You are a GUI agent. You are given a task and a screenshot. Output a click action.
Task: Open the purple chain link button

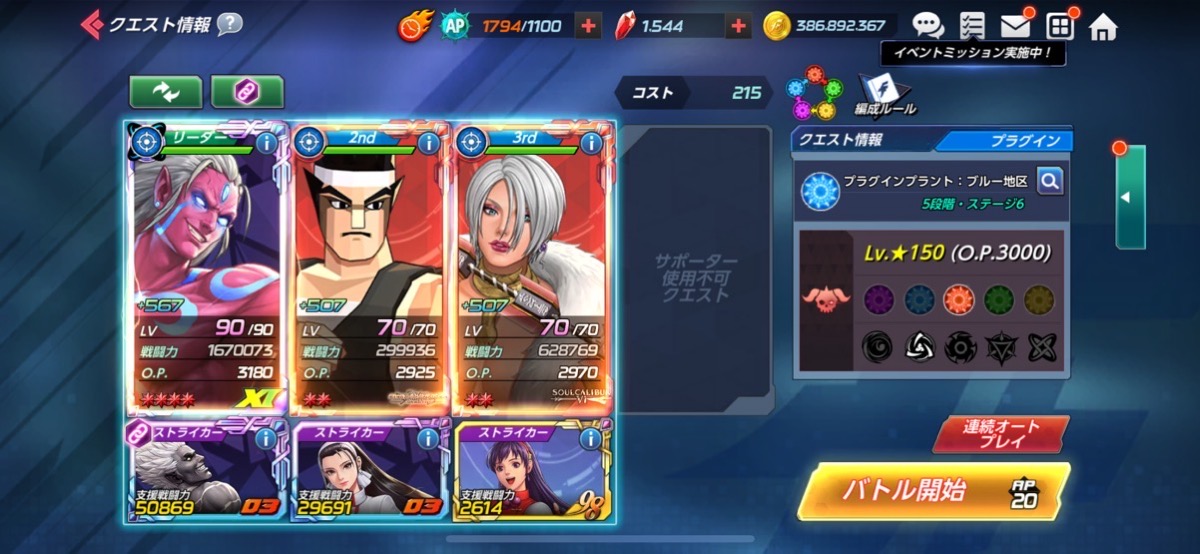coord(247,91)
